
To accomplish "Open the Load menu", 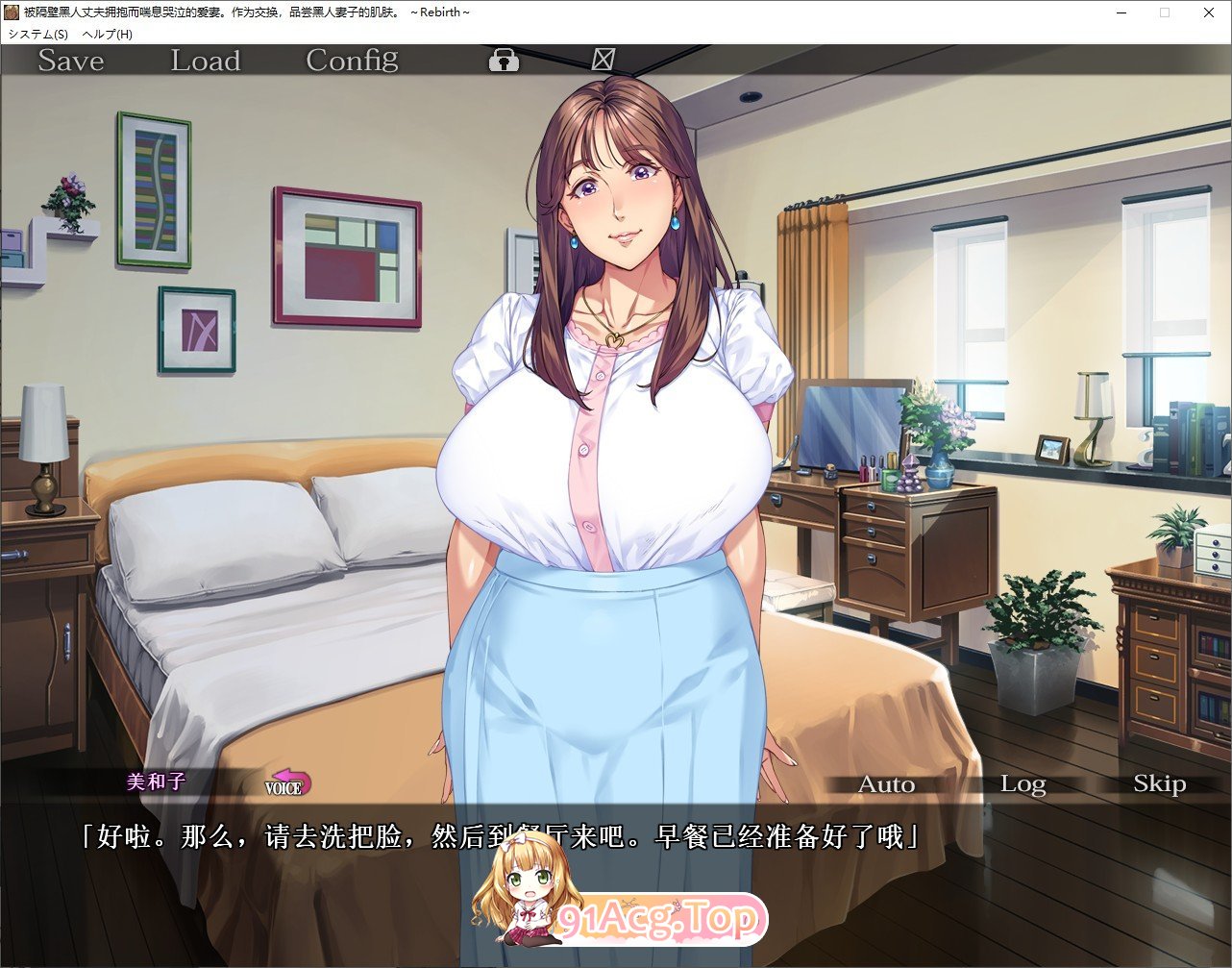I will tap(205, 61).
